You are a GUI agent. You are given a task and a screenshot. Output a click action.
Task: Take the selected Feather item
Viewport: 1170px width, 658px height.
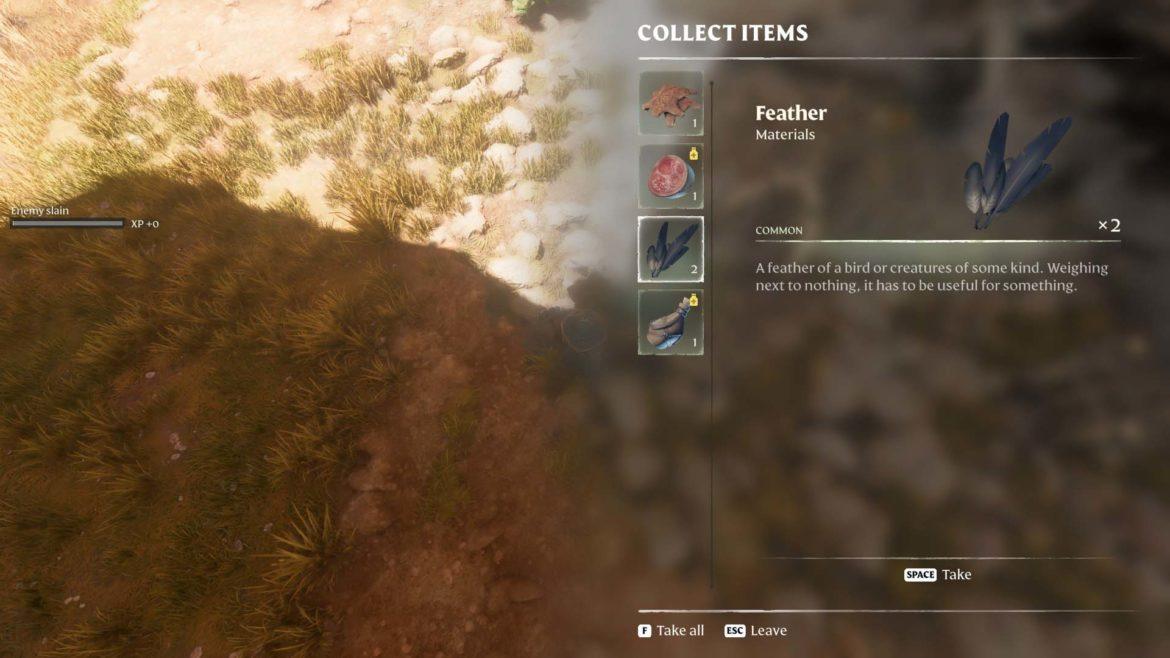(937, 575)
